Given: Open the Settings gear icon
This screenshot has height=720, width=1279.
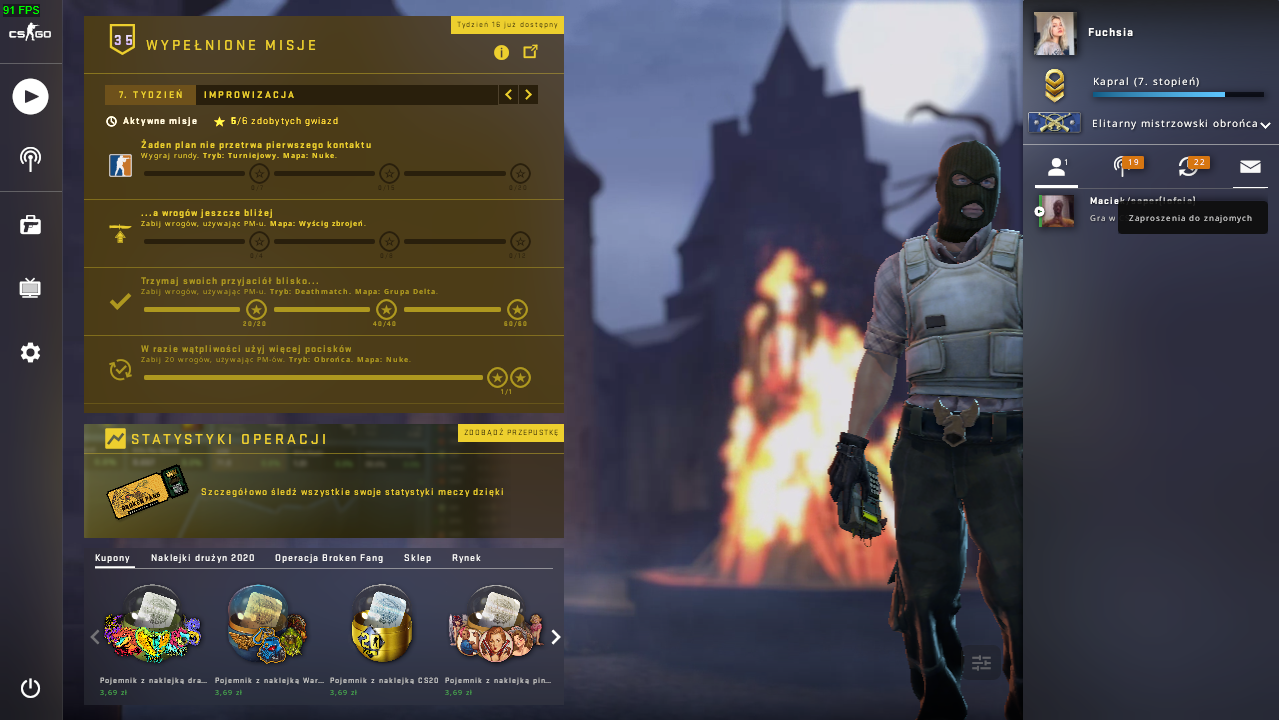Looking at the screenshot, I should coord(30,352).
